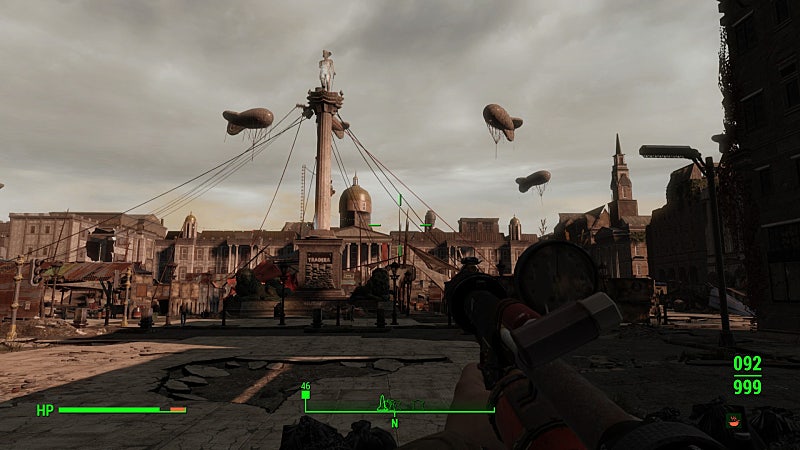Select the monument landmark marker on the compass

[382, 403]
